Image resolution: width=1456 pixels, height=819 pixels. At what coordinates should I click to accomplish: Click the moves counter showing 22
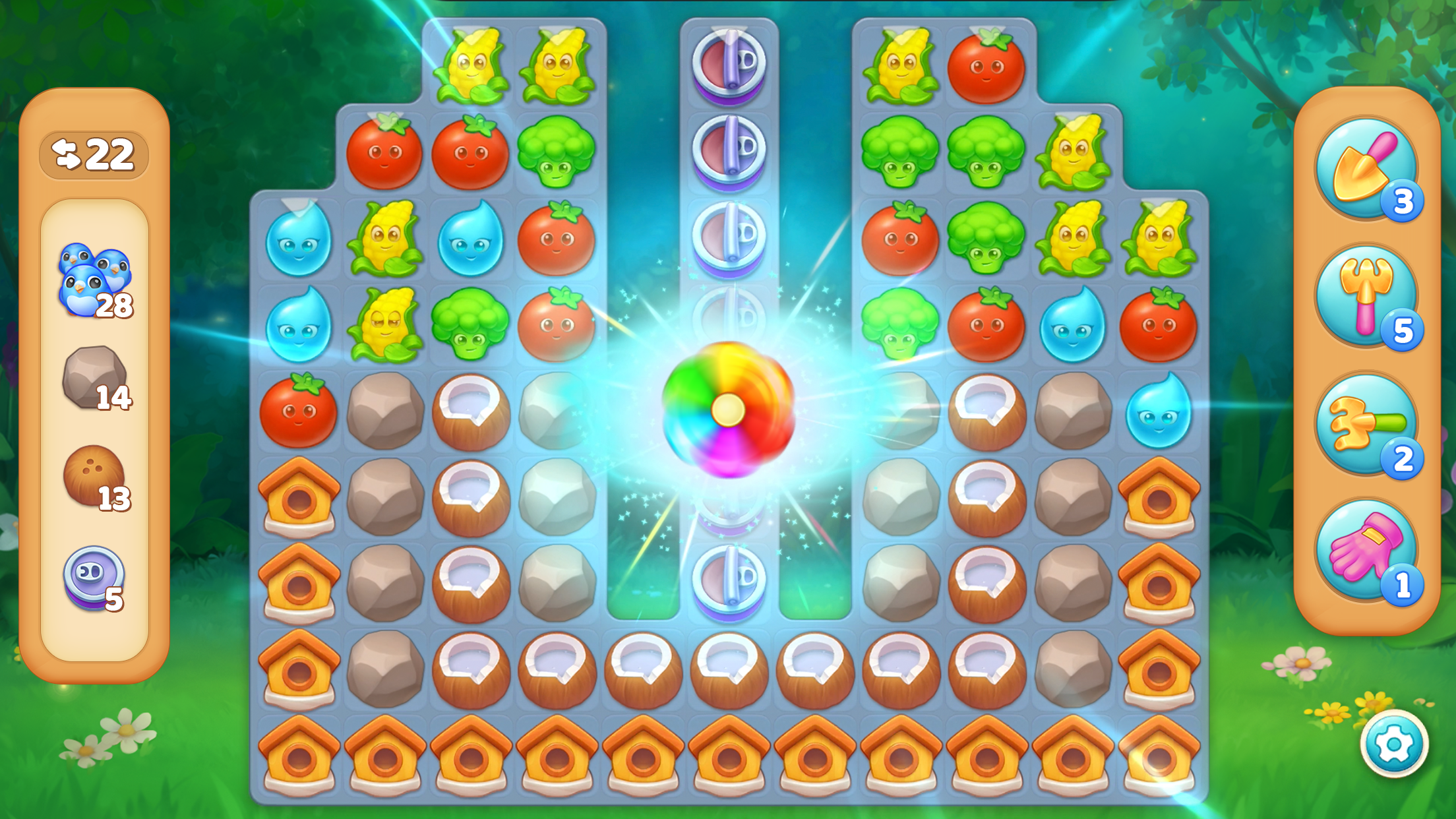coord(96,153)
